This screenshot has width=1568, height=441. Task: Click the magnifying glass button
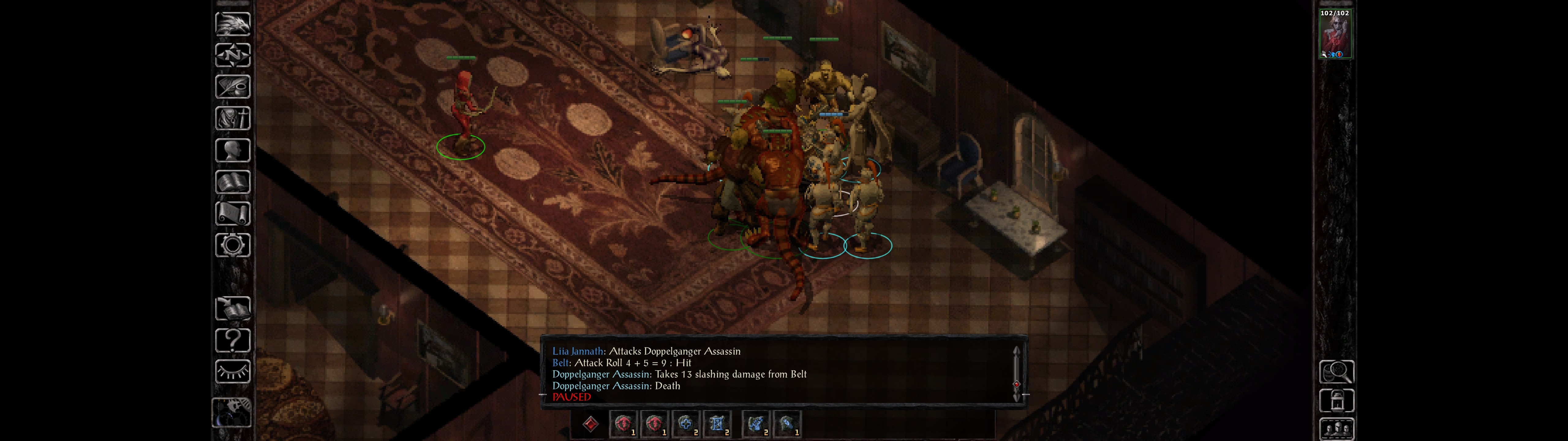click(x=1336, y=371)
